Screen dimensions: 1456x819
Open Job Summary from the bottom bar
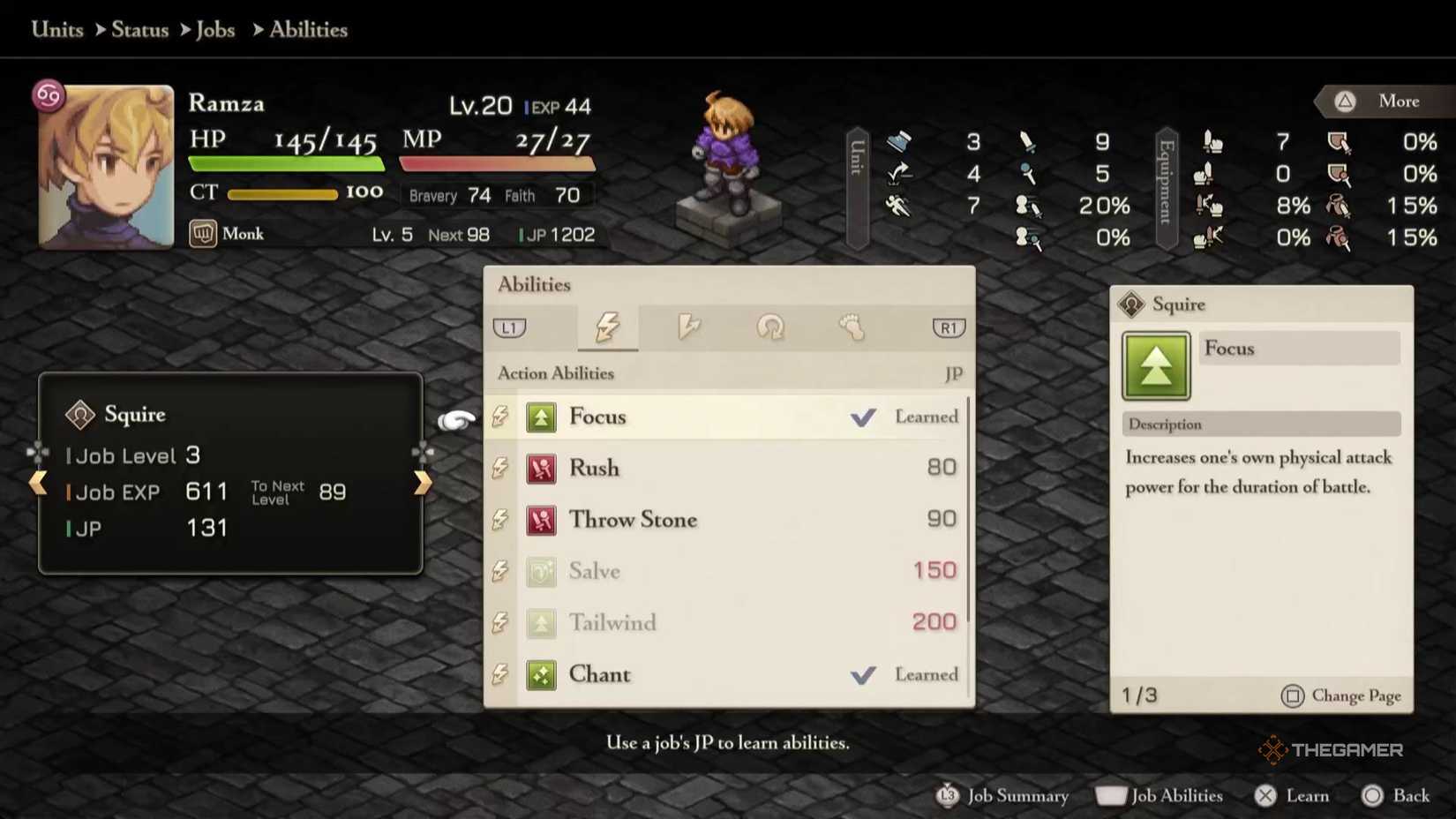pos(1003,795)
